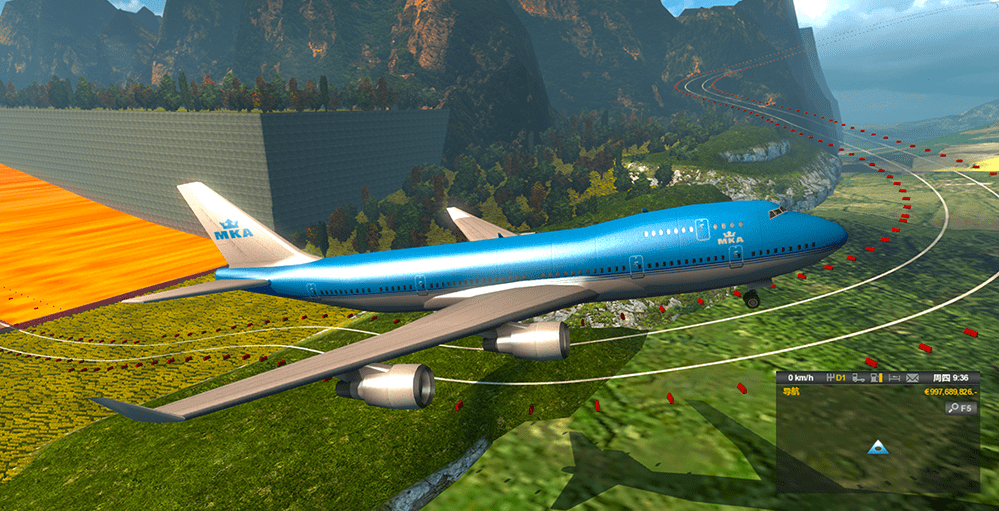Click the fuel pump icon
999x511 pixels.
click(x=876, y=378)
